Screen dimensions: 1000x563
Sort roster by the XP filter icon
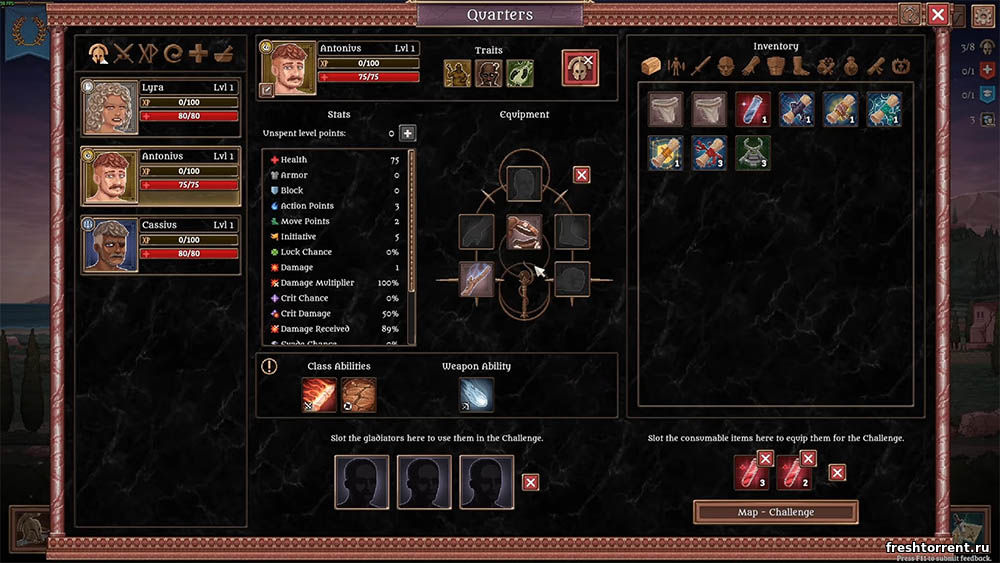tap(149, 53)
